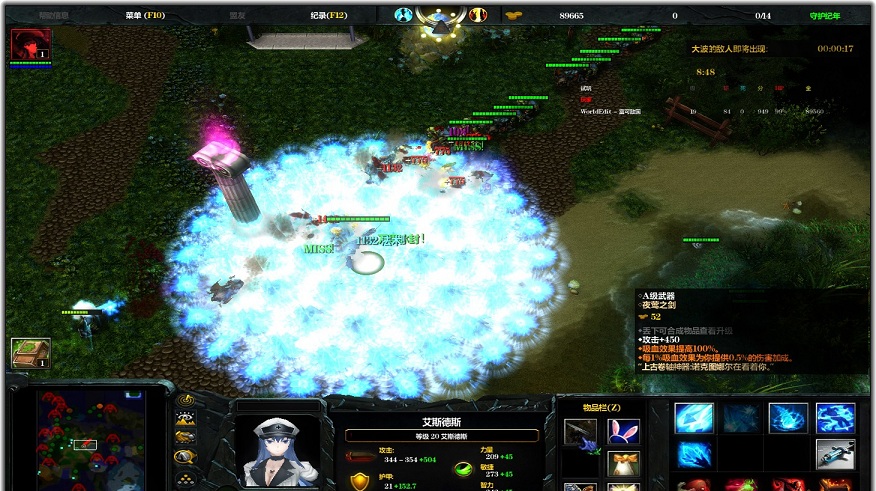Select the golden bow item slot
876x491 pixels.
(x=623, y=463)
